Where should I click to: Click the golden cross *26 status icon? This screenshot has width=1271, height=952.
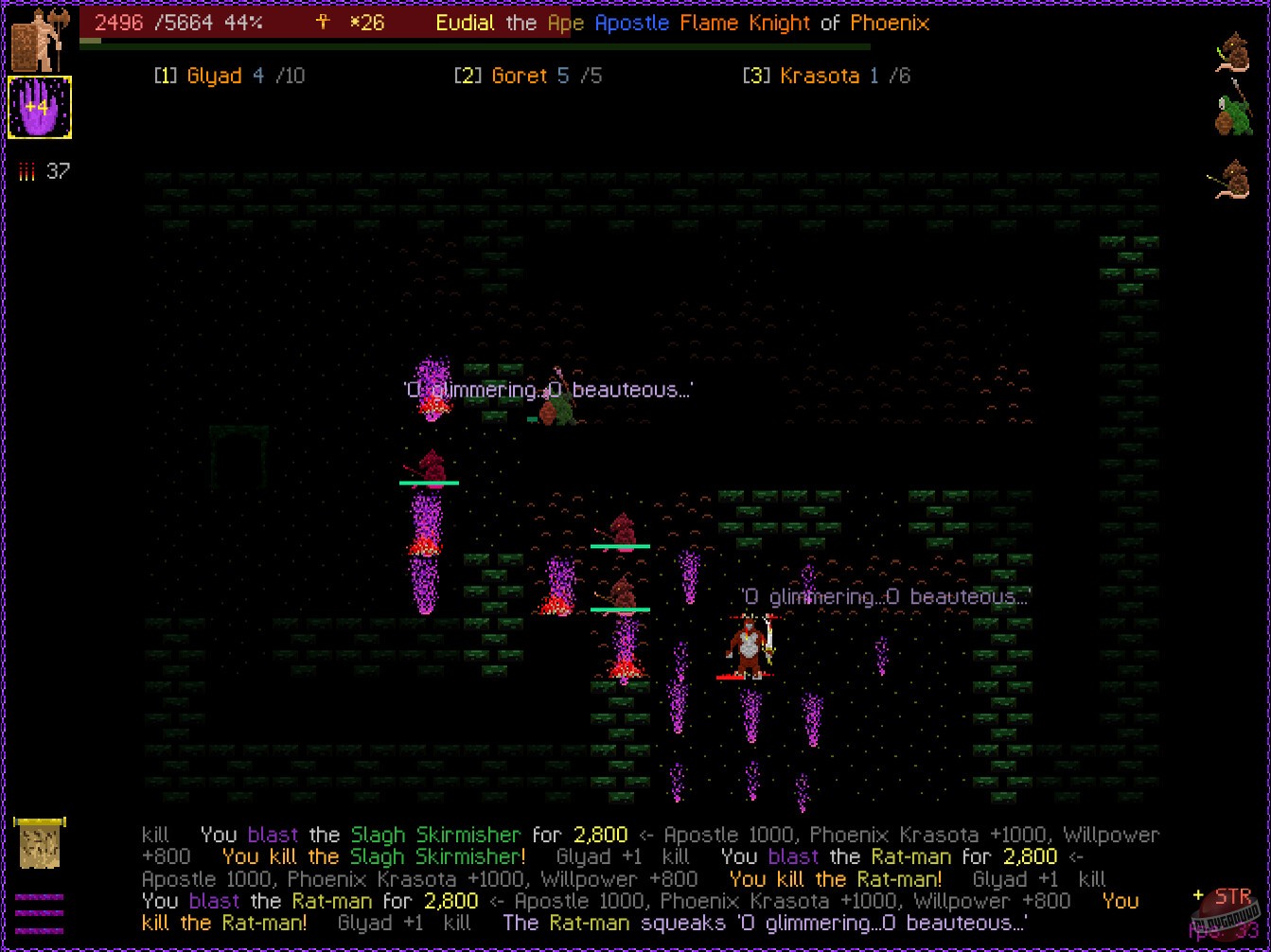344,23
